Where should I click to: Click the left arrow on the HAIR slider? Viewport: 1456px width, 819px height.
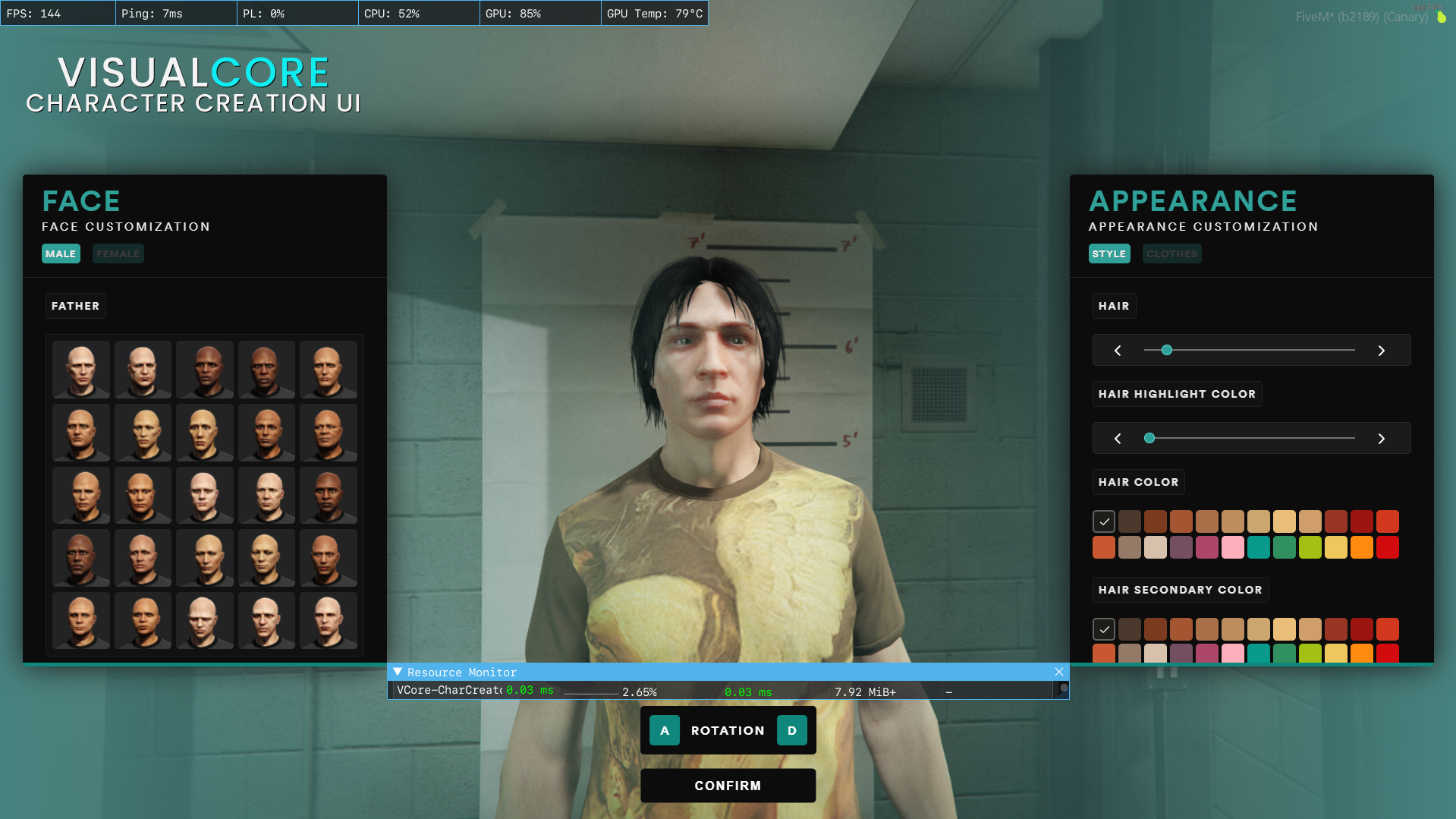1116,350
